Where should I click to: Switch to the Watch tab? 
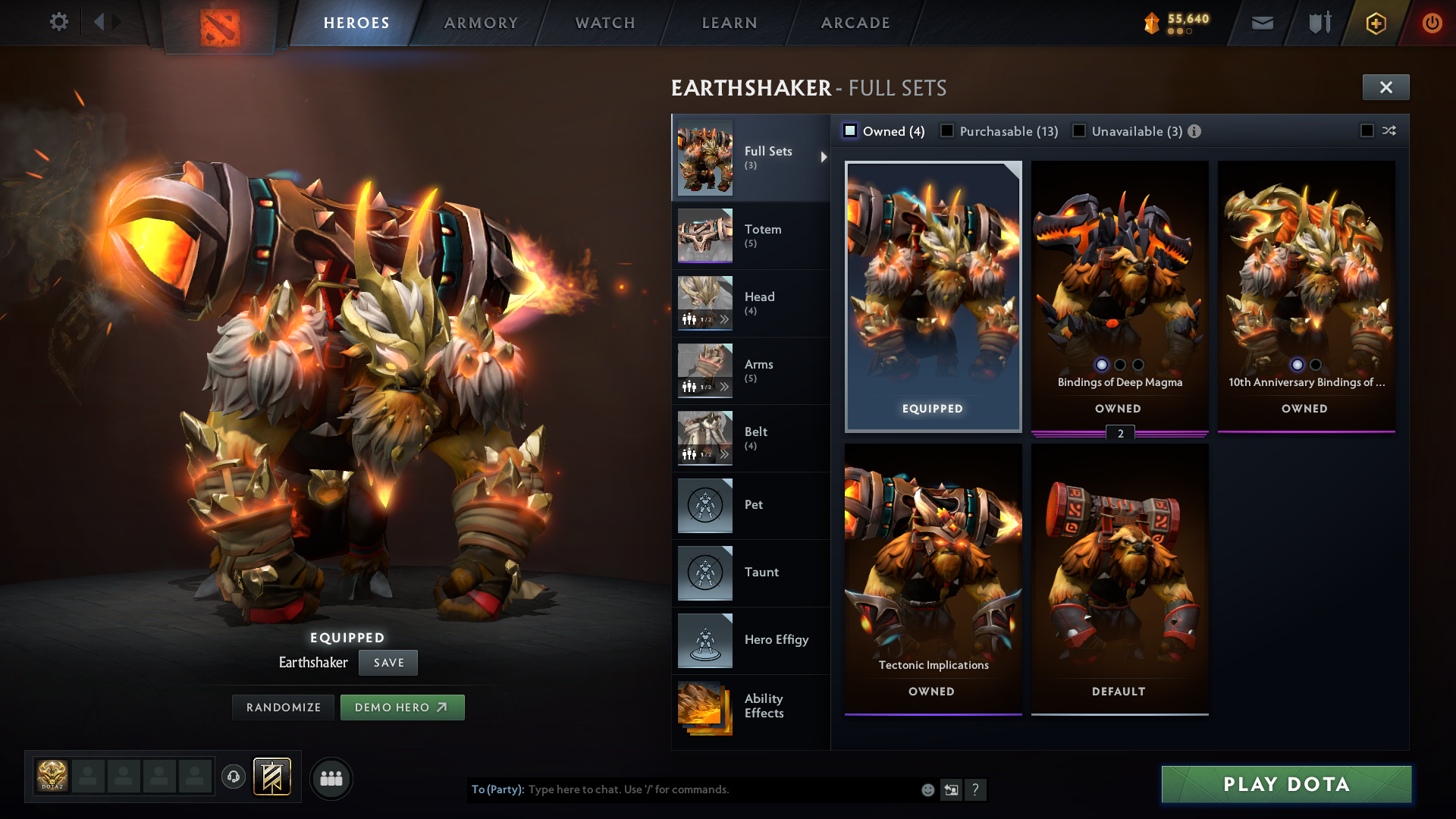tap(604, 23)
